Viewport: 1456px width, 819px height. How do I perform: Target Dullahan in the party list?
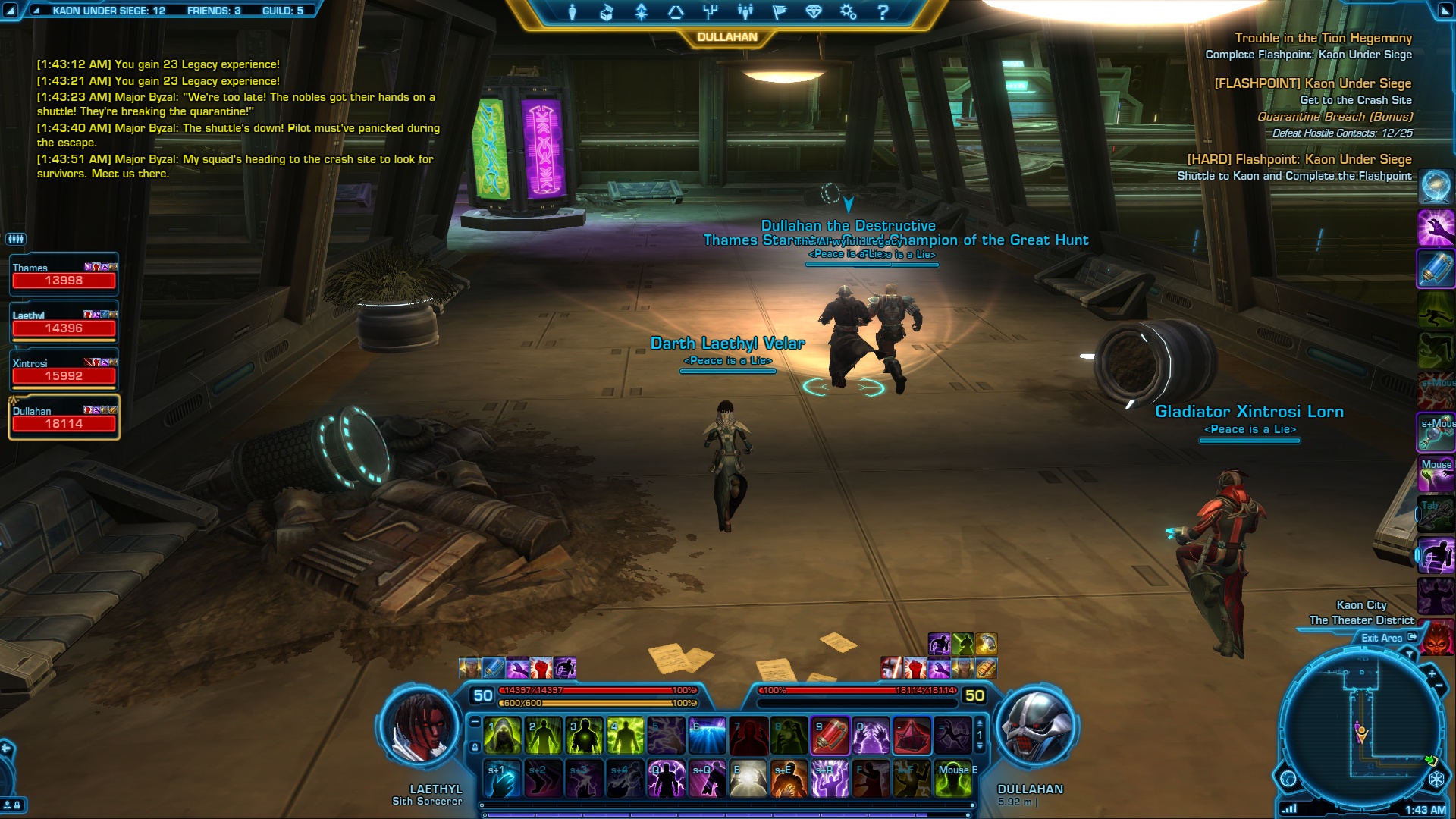point(64,418)
